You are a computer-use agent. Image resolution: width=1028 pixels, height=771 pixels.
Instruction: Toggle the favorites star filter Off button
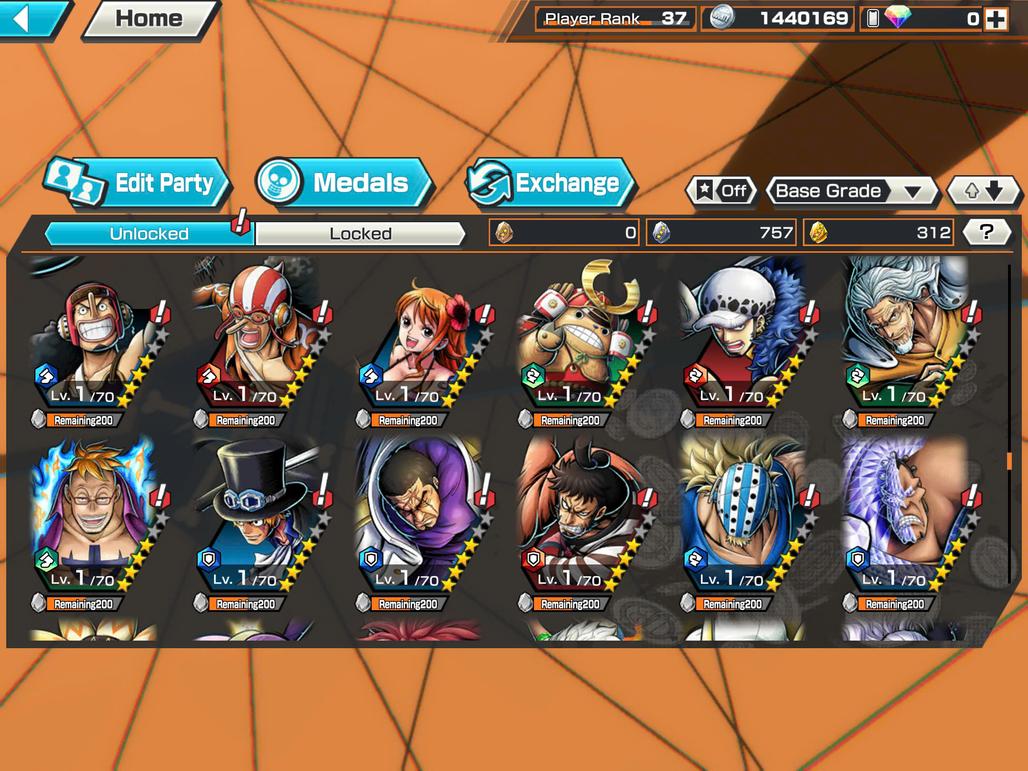721,191
